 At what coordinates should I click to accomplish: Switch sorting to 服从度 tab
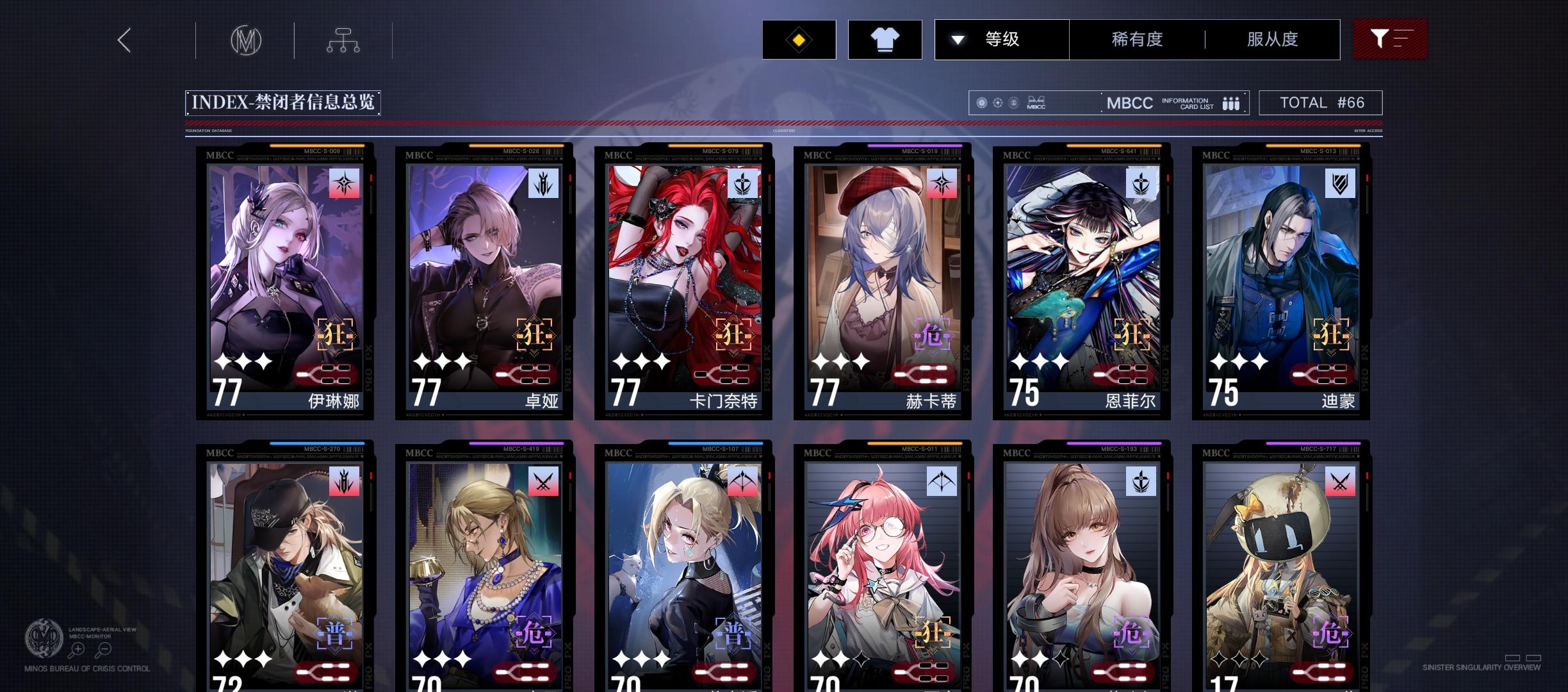coord(1272,39)
